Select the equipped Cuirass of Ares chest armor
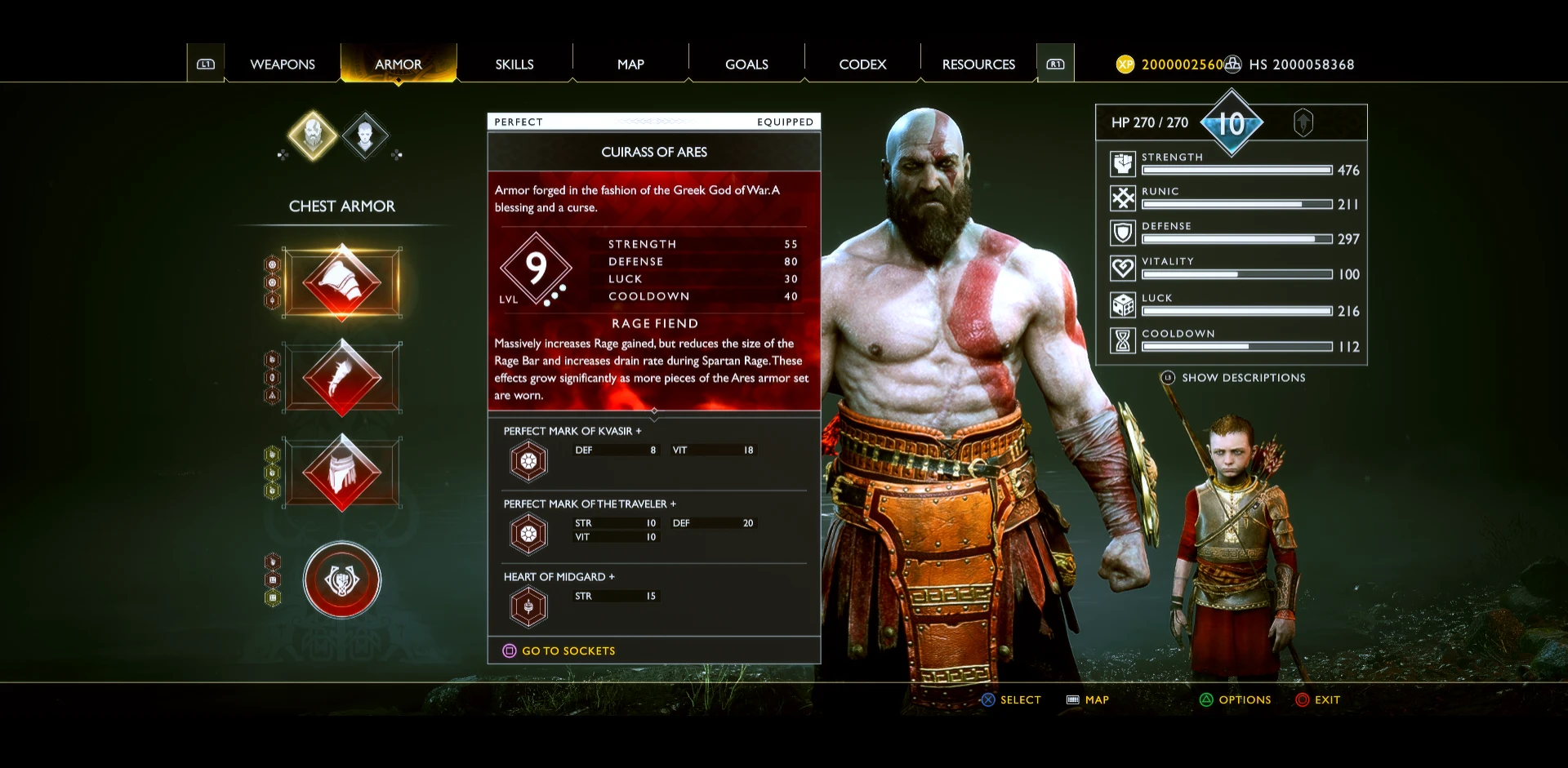The height and width of the screenshot is (768, 1568). click(x=341, y=283)
